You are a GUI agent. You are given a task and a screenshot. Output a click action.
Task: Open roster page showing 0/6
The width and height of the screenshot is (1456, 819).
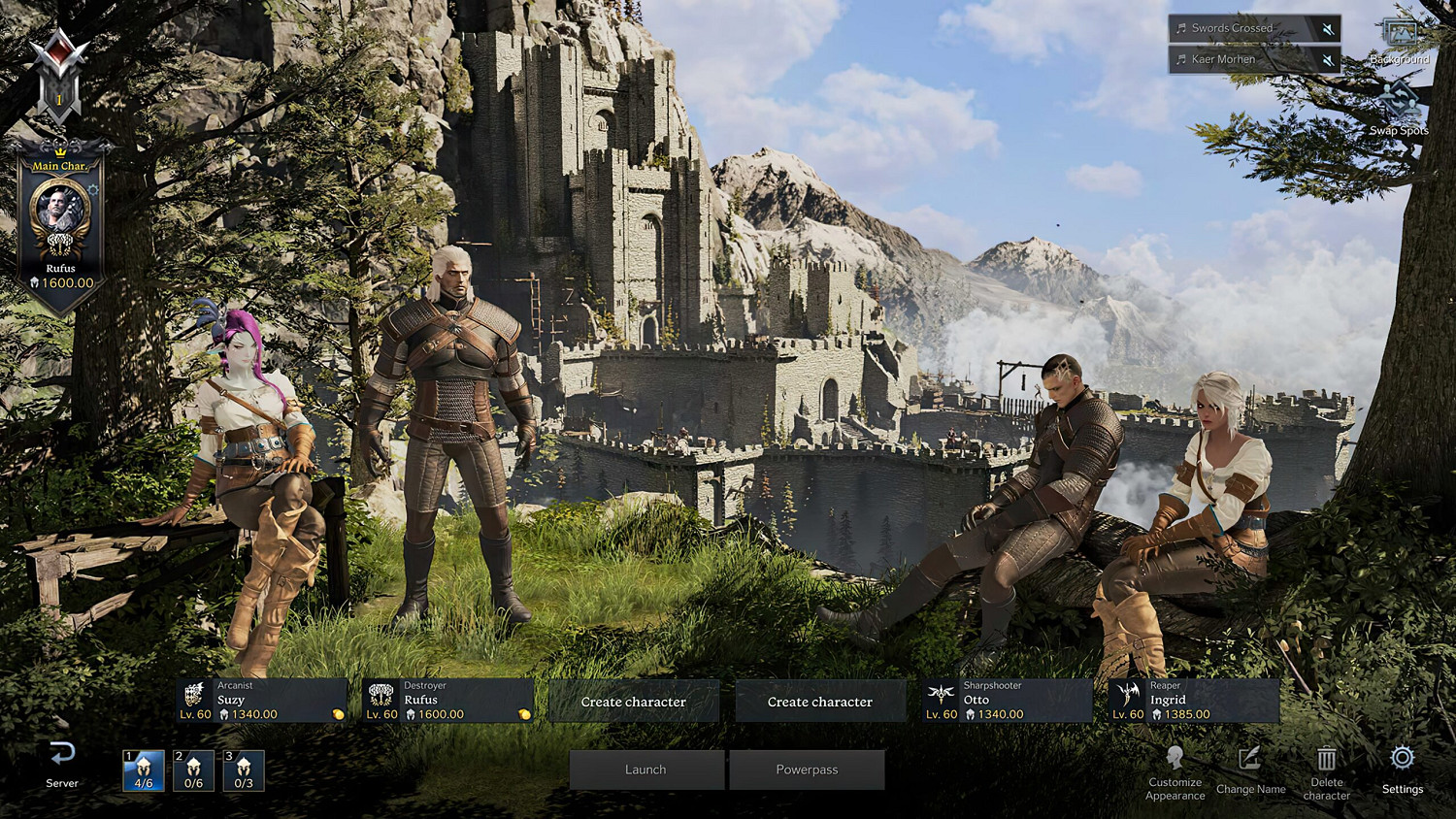(x=193, y=770)
